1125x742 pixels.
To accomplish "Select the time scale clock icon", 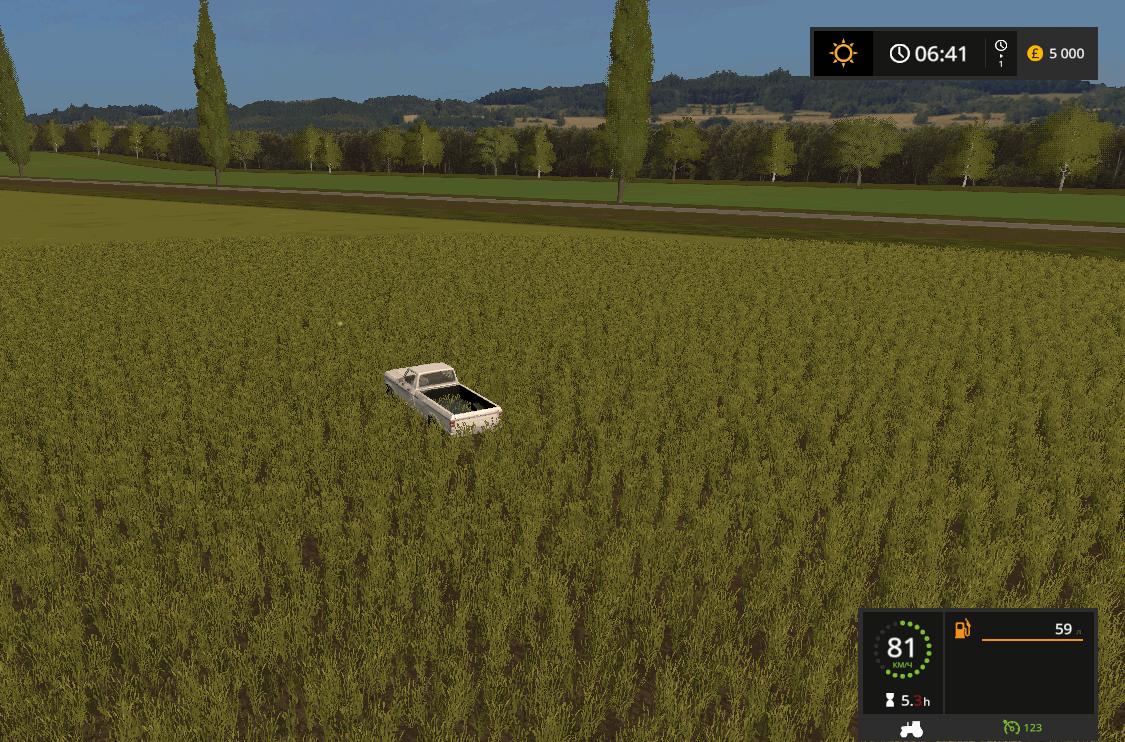I will (x=1000, y=47).
